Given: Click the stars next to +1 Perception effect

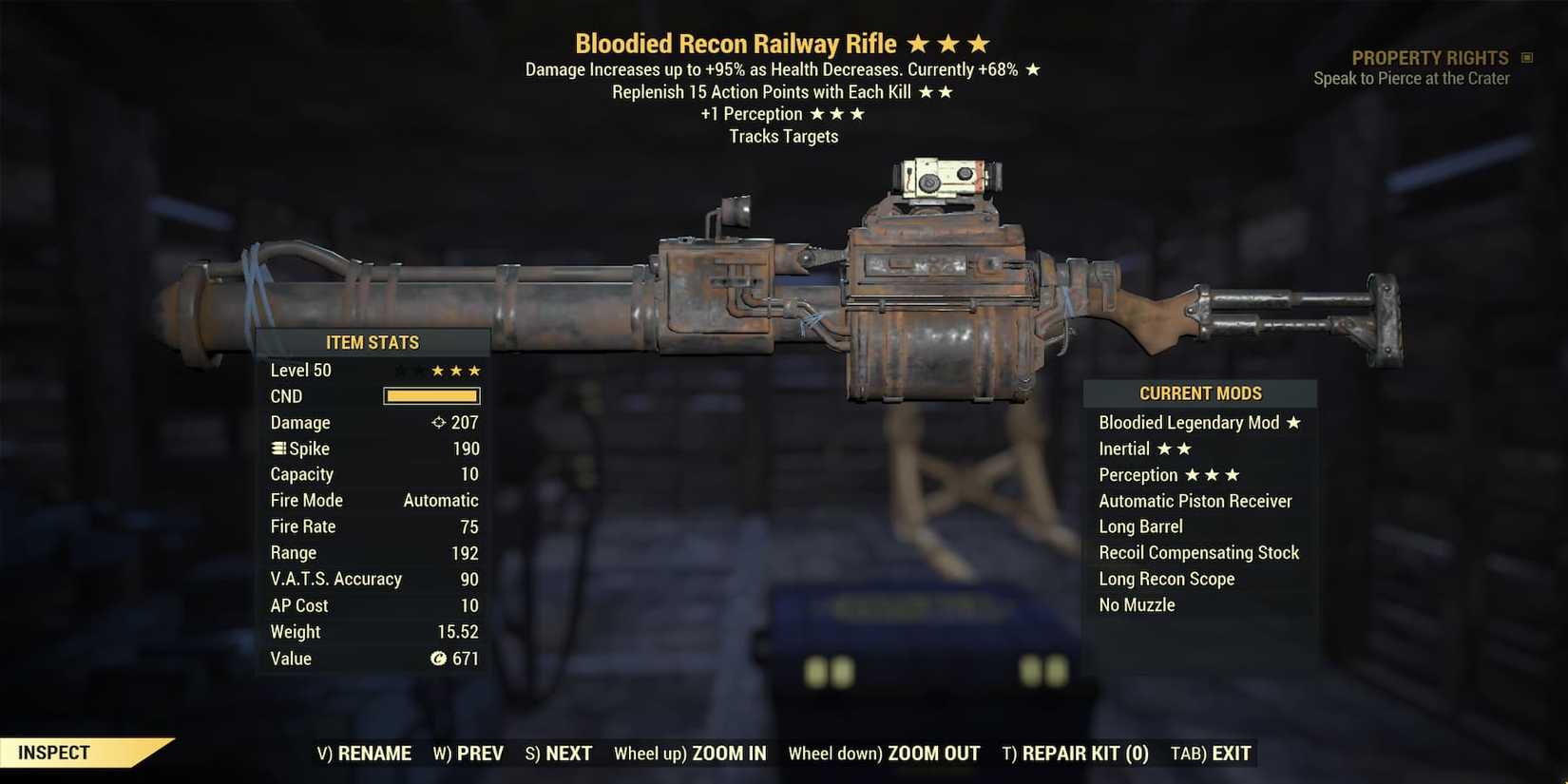Looking at the screenshot, I should (x=838, y=113).
